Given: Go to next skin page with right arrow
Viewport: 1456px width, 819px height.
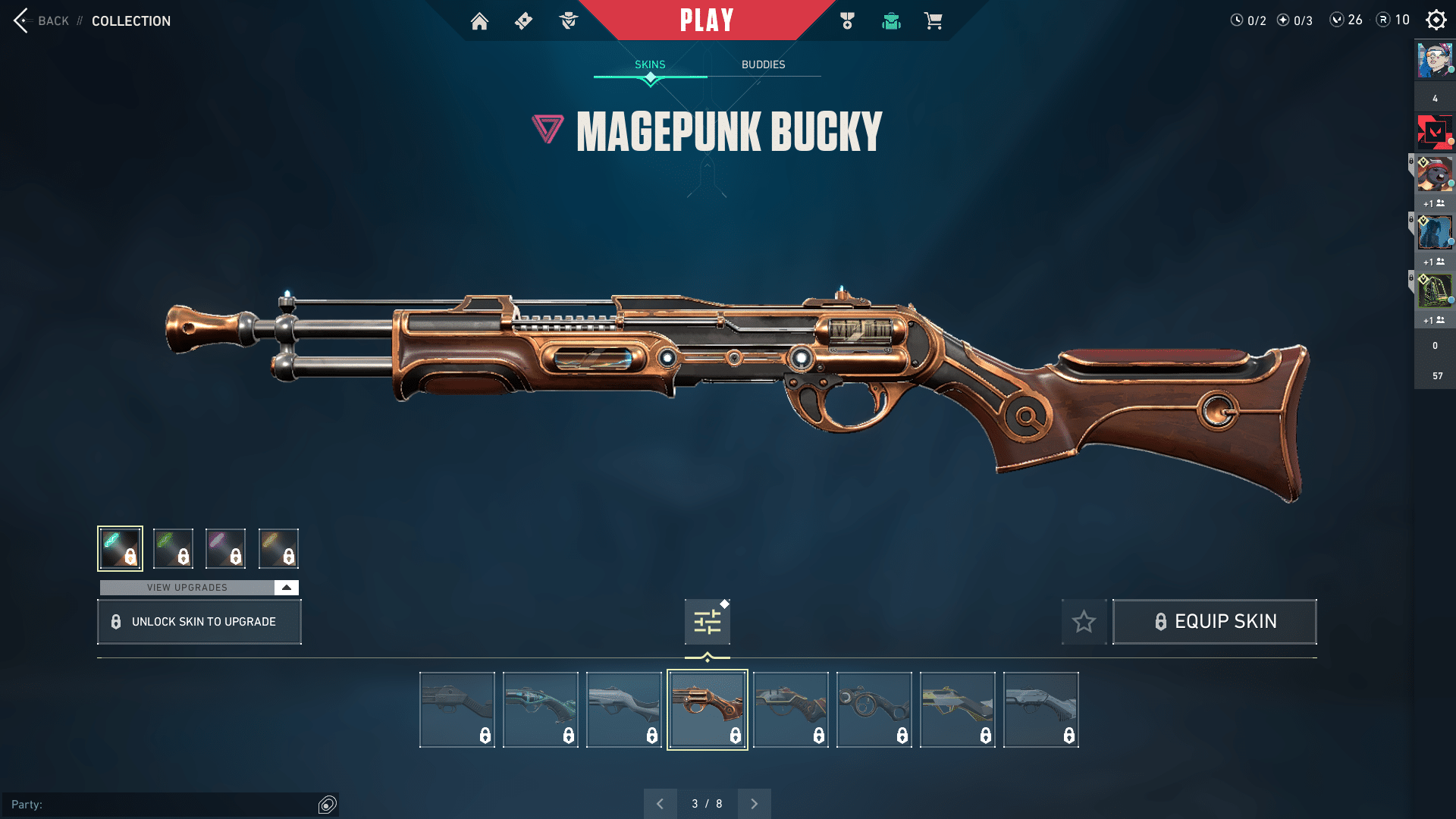Looking at the screenshot, I should tap(754, 803).
